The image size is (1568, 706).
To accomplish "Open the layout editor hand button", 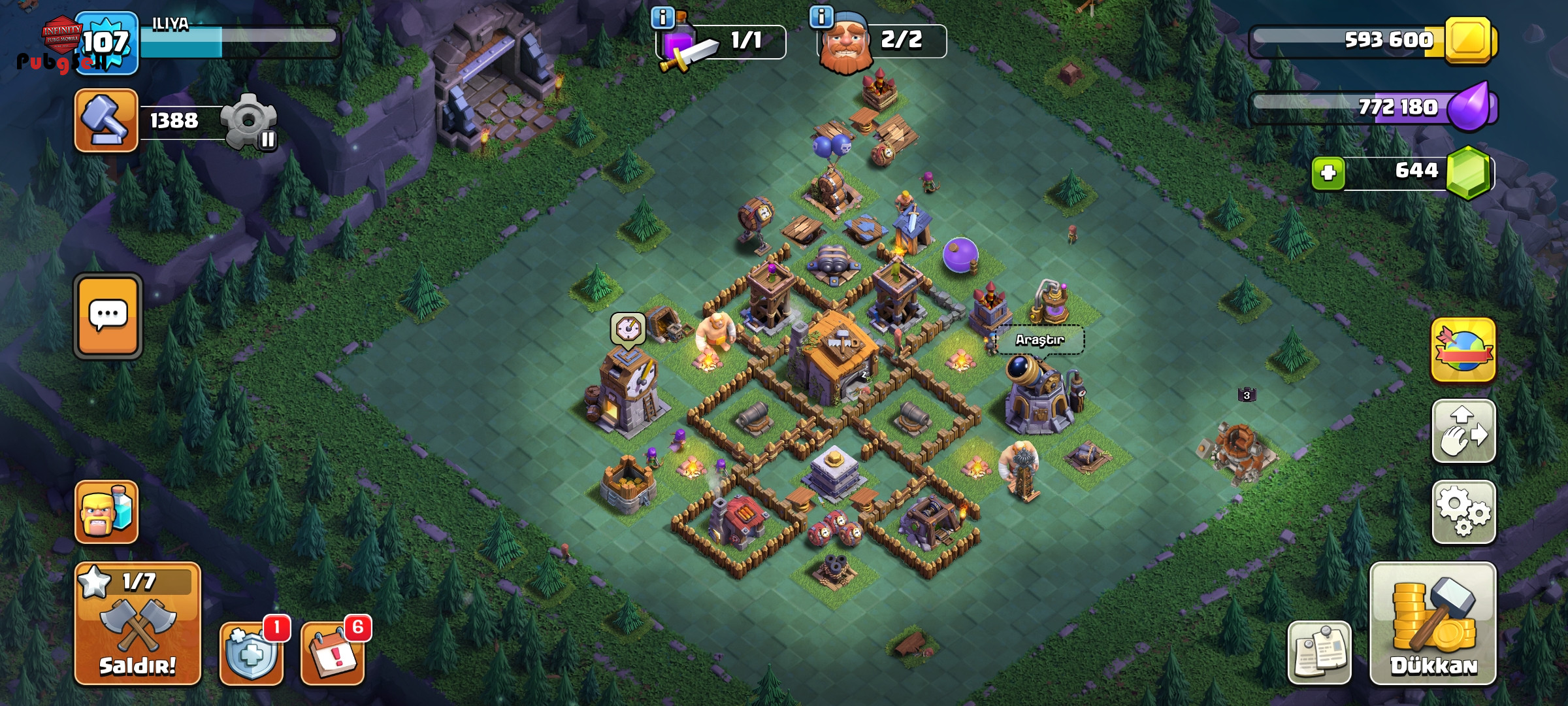I will [x=1463, y=431].
